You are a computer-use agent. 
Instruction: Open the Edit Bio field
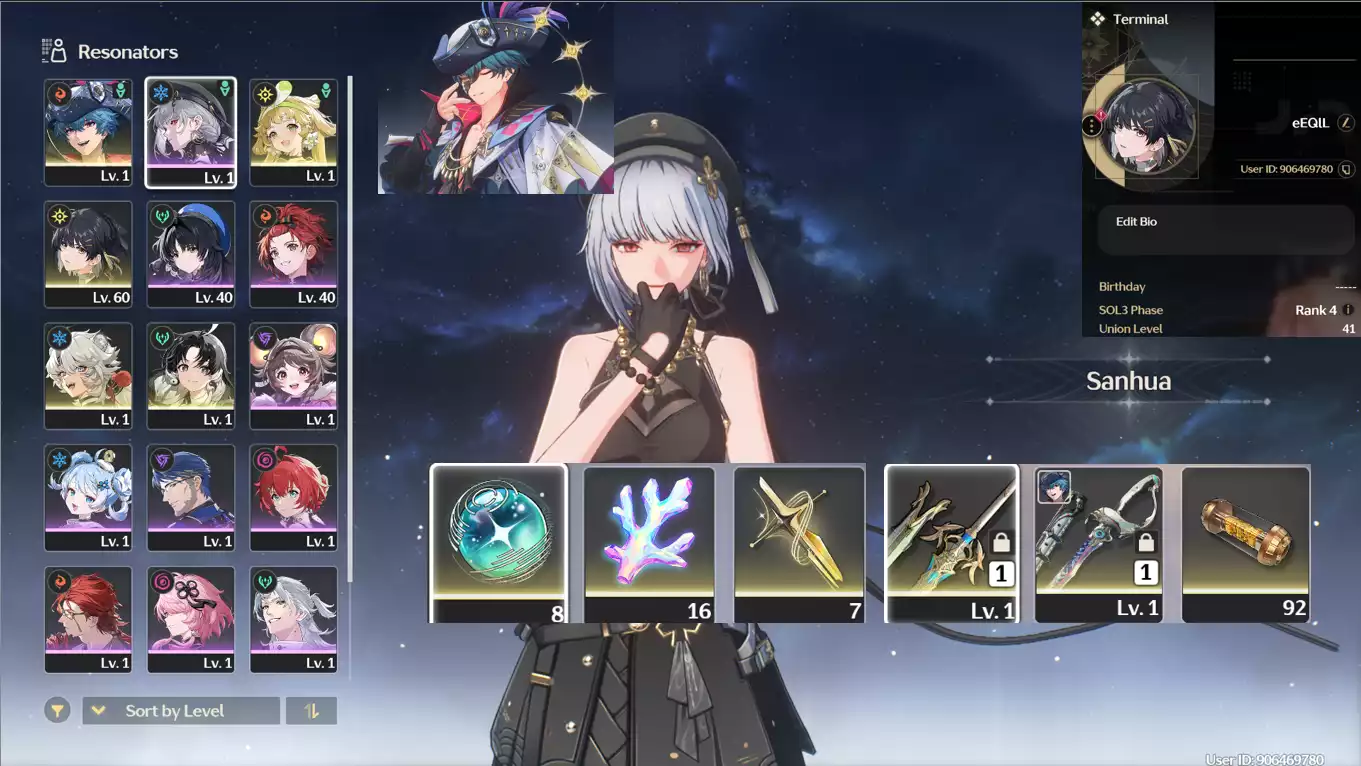[1225, 230]
